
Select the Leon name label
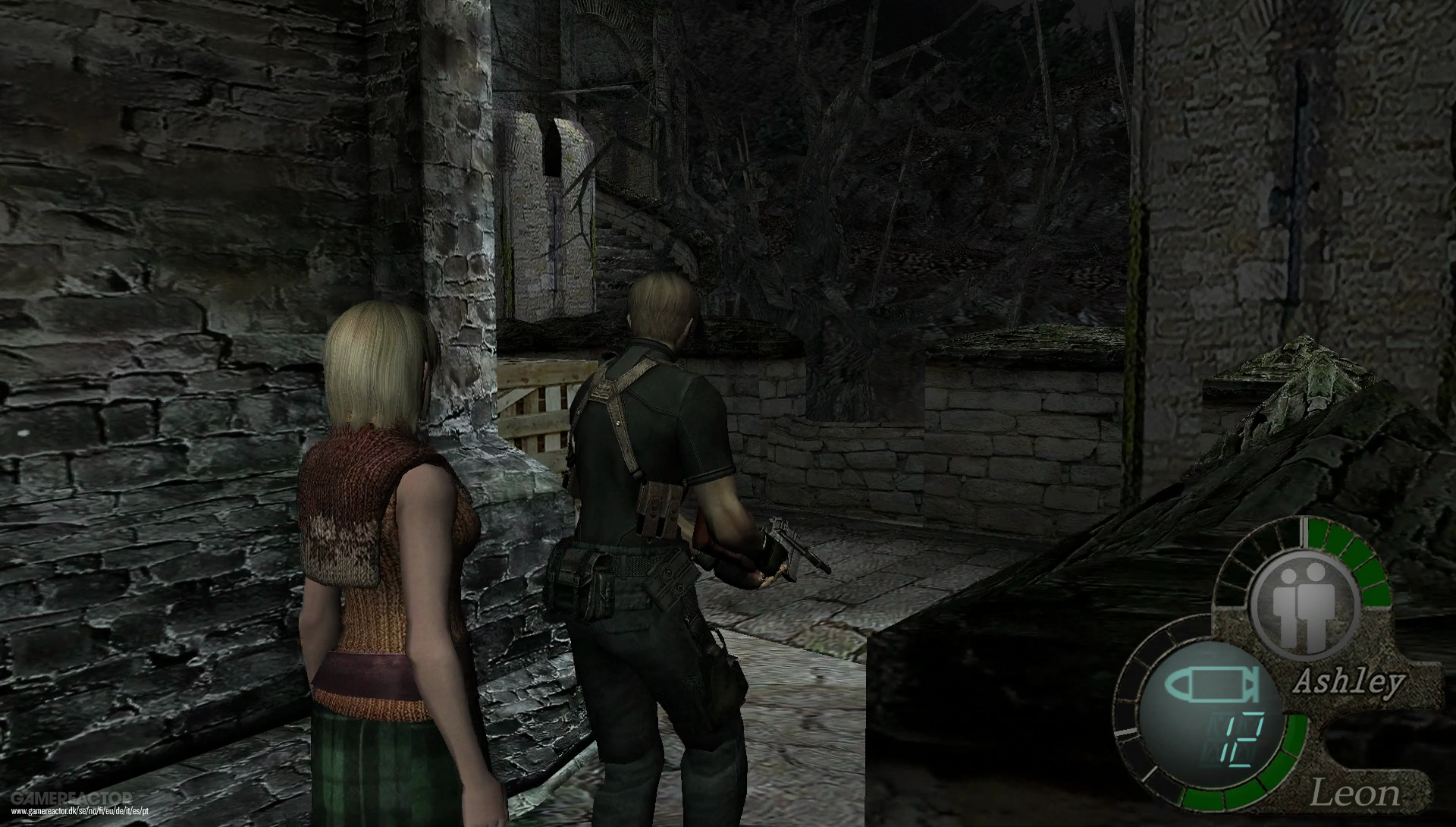(1357, 791)
